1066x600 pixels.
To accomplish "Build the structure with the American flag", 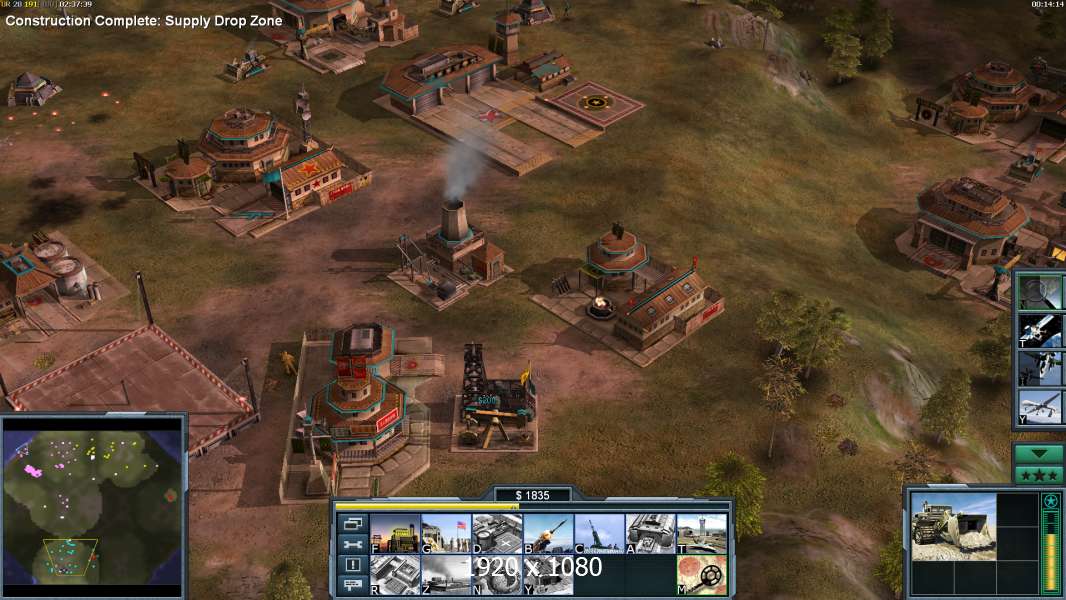I will pos(445,533).
